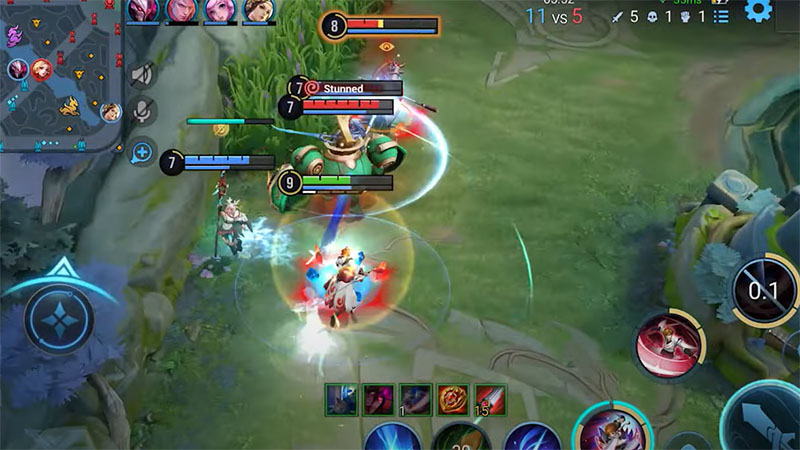Viewport: 800px width, 450px height.
Task: Select the white-haired ally portrait at top
Action: pos(144,10)
